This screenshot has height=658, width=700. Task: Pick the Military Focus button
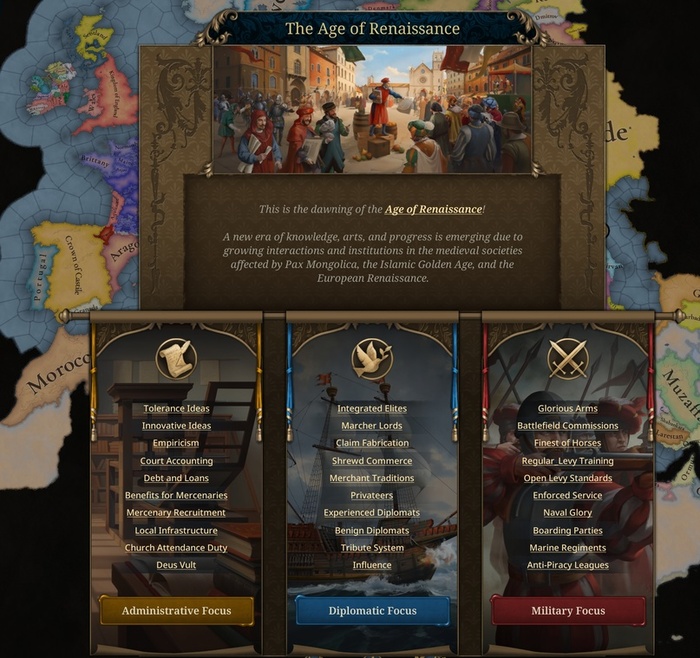point(567,610)
